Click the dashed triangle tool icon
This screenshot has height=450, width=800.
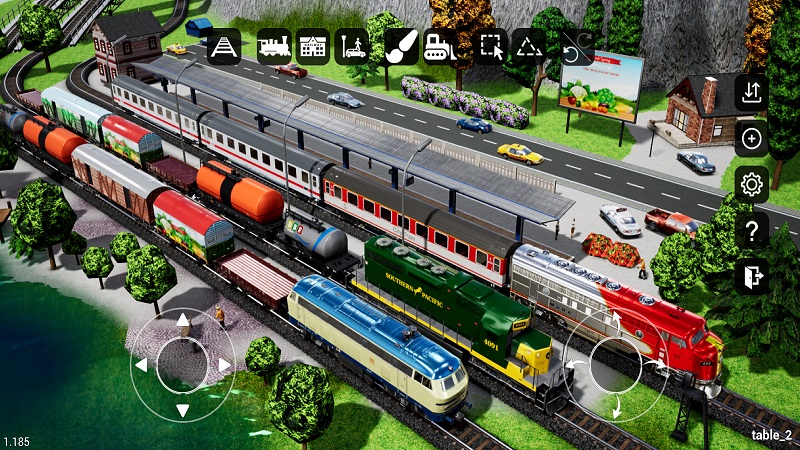pos(529,46)
